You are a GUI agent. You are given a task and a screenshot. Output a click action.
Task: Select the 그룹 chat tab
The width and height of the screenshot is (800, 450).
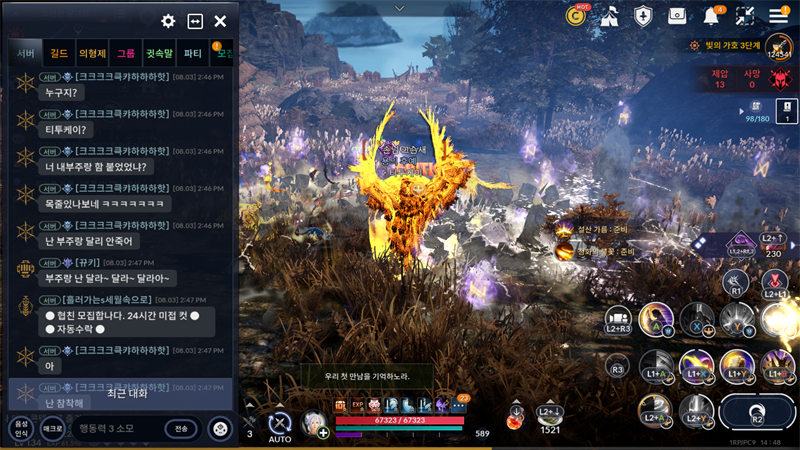tap(125, 53)
